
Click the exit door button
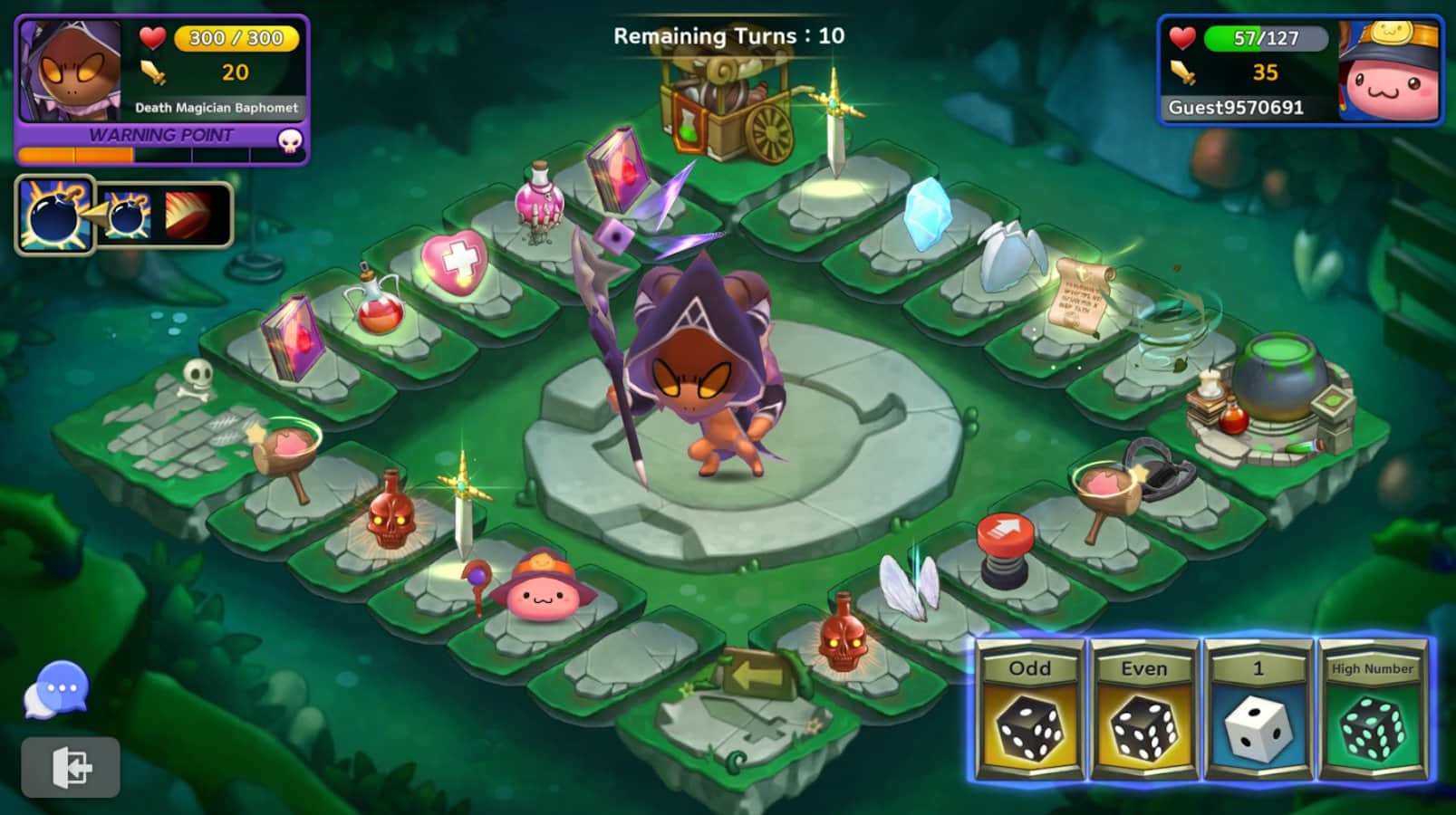[71, 767]
